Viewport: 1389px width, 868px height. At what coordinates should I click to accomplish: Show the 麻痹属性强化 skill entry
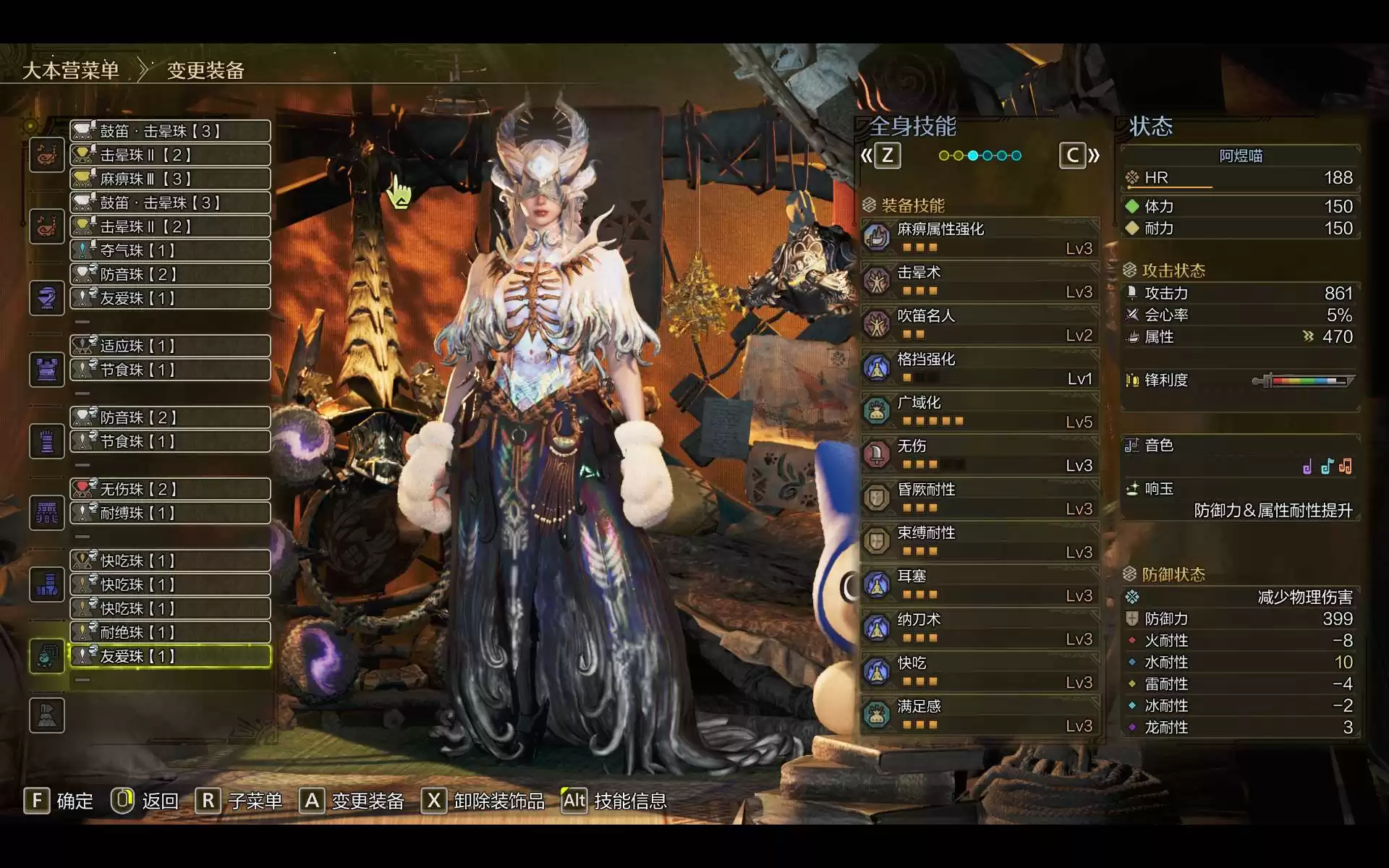[x=980, y=237]
